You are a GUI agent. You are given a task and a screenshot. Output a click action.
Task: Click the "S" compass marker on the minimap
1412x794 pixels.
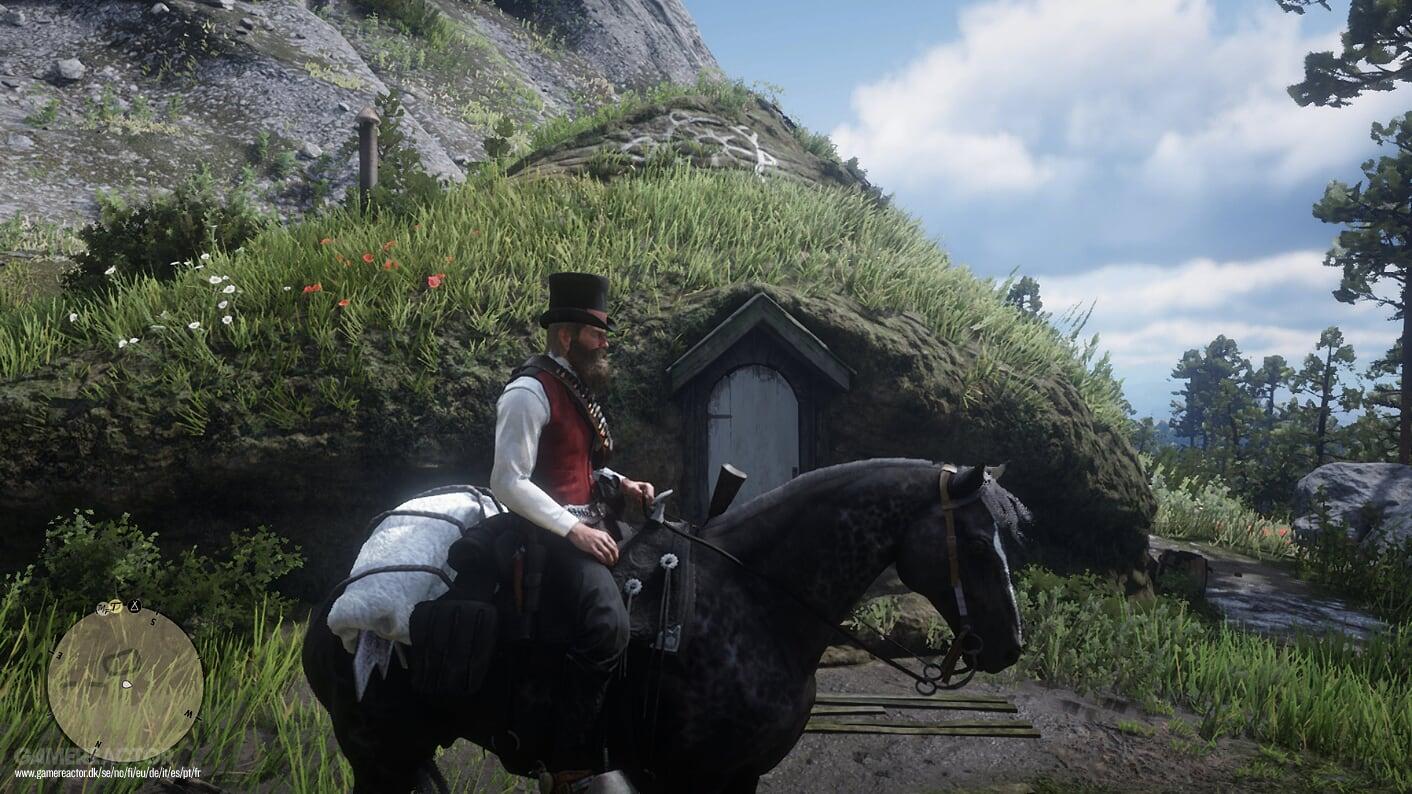click(x=153, y=621)
